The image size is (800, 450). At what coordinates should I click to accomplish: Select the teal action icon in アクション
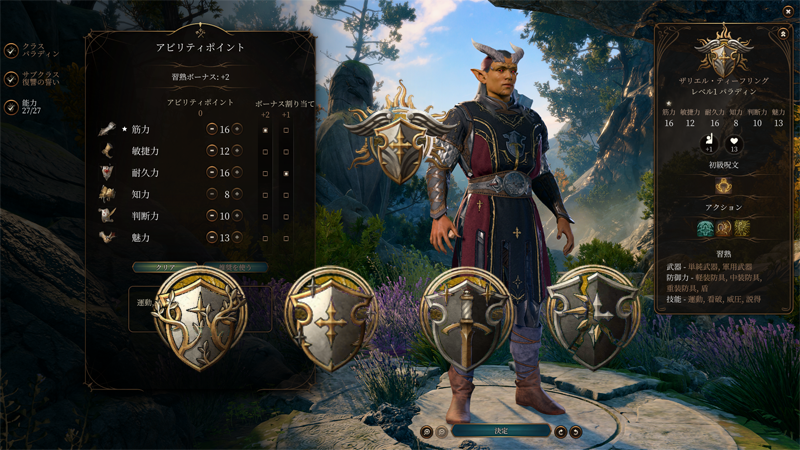704,229
